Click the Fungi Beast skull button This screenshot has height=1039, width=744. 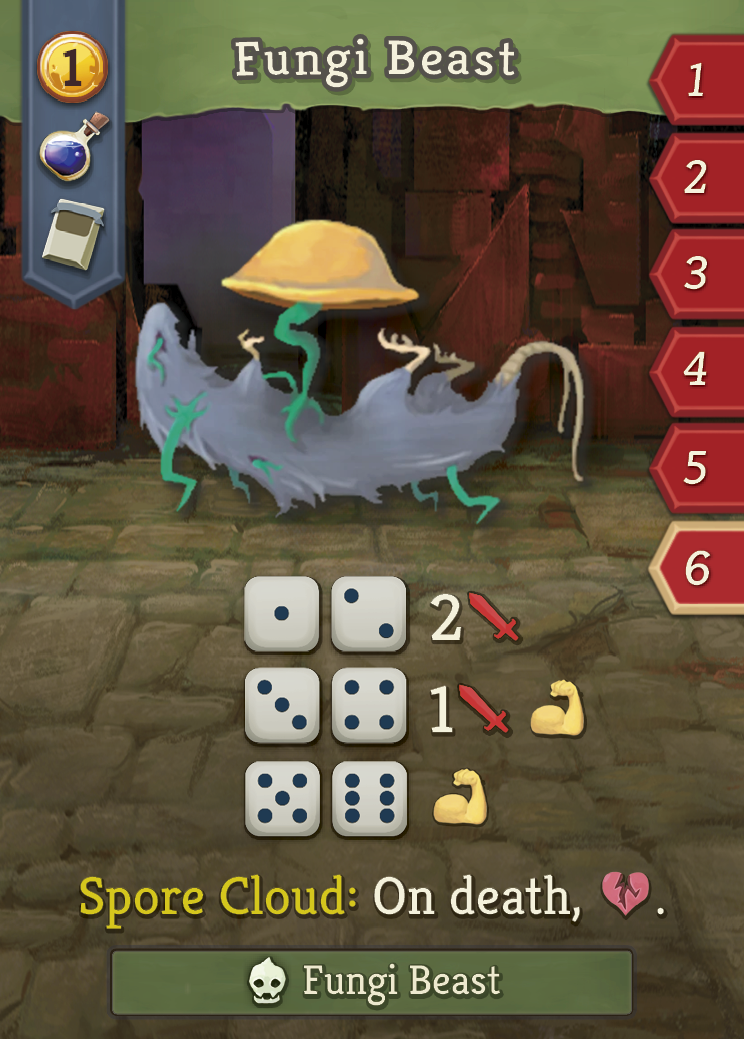pos(372,982)
